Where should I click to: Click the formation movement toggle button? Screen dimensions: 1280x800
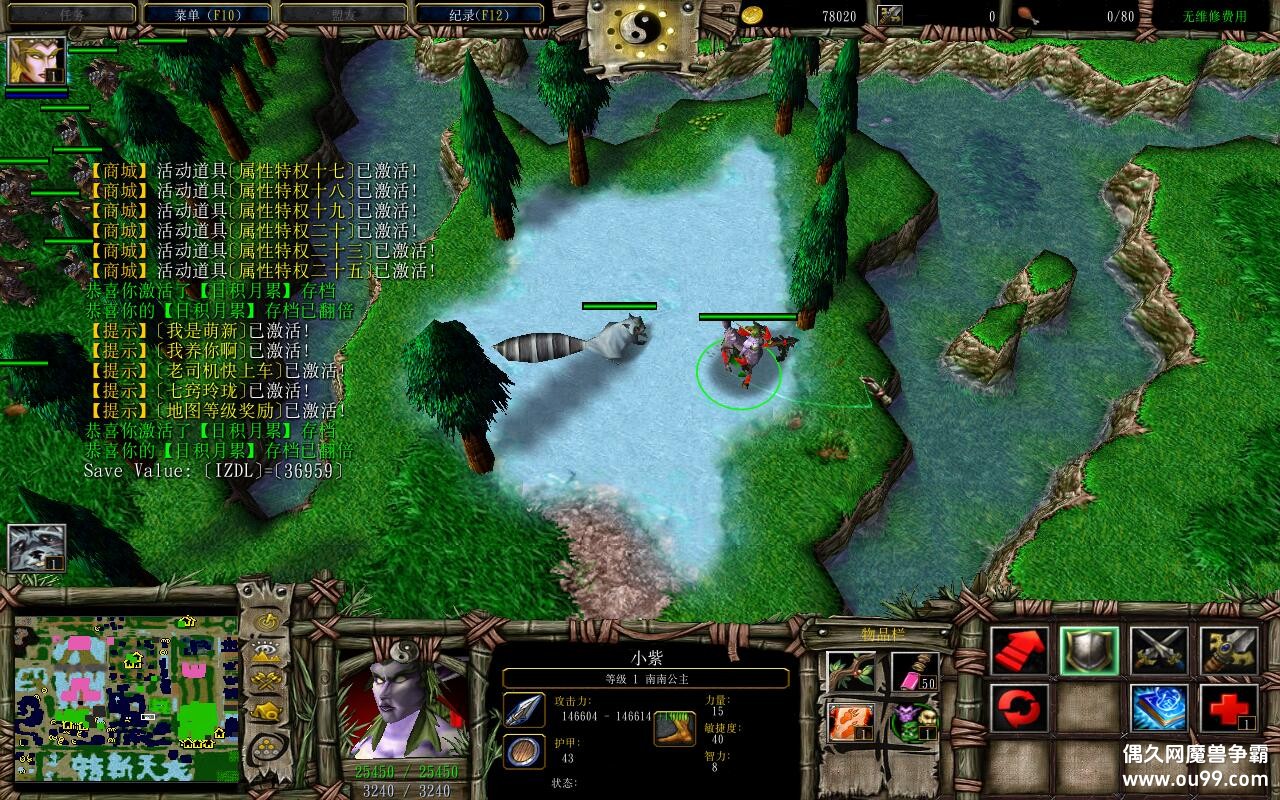click(266, 746)
